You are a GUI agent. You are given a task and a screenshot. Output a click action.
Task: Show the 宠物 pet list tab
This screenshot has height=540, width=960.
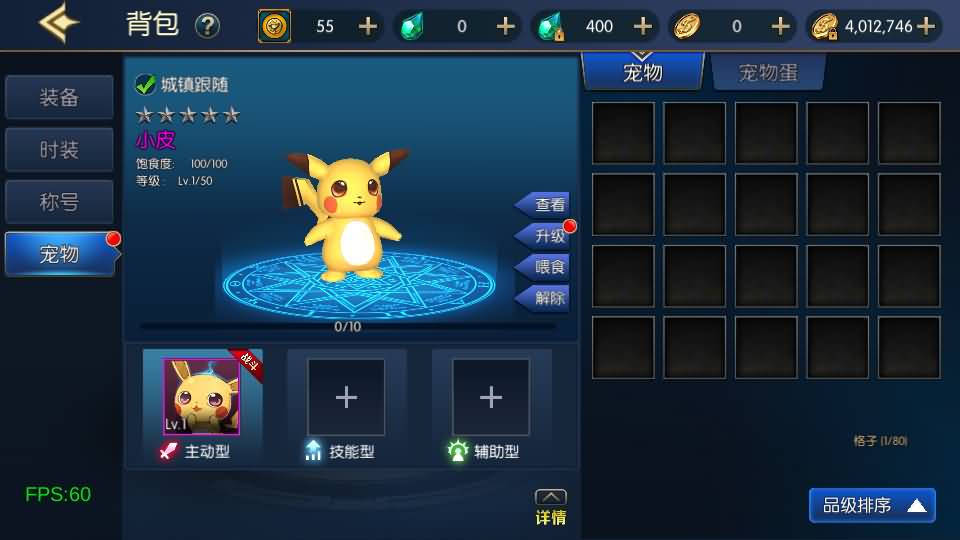(643, 73)
